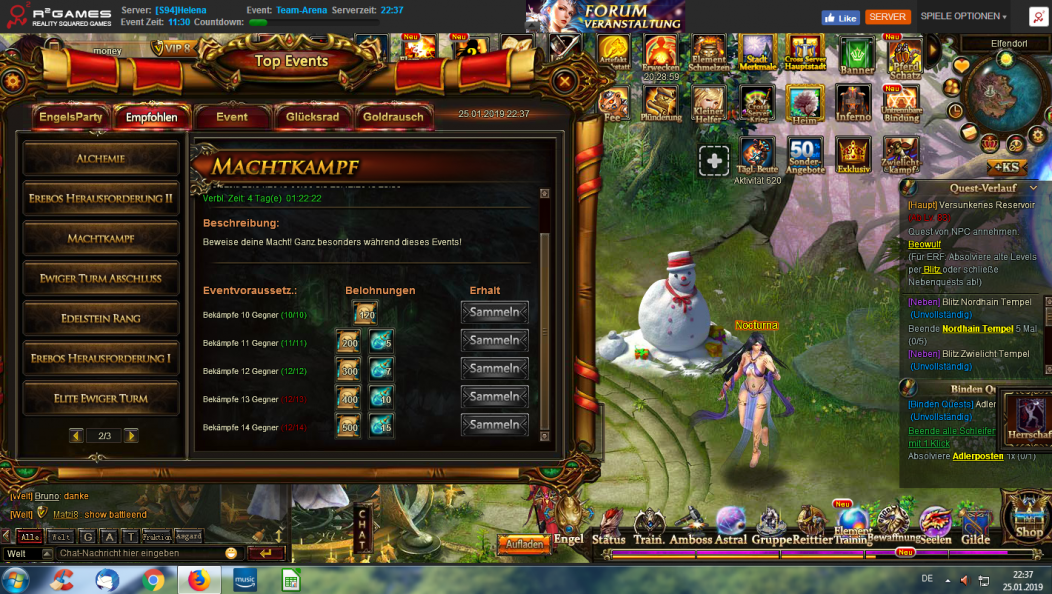Show the Edelstein Rang event
The image size is (1052, 594).
(101, 319)
